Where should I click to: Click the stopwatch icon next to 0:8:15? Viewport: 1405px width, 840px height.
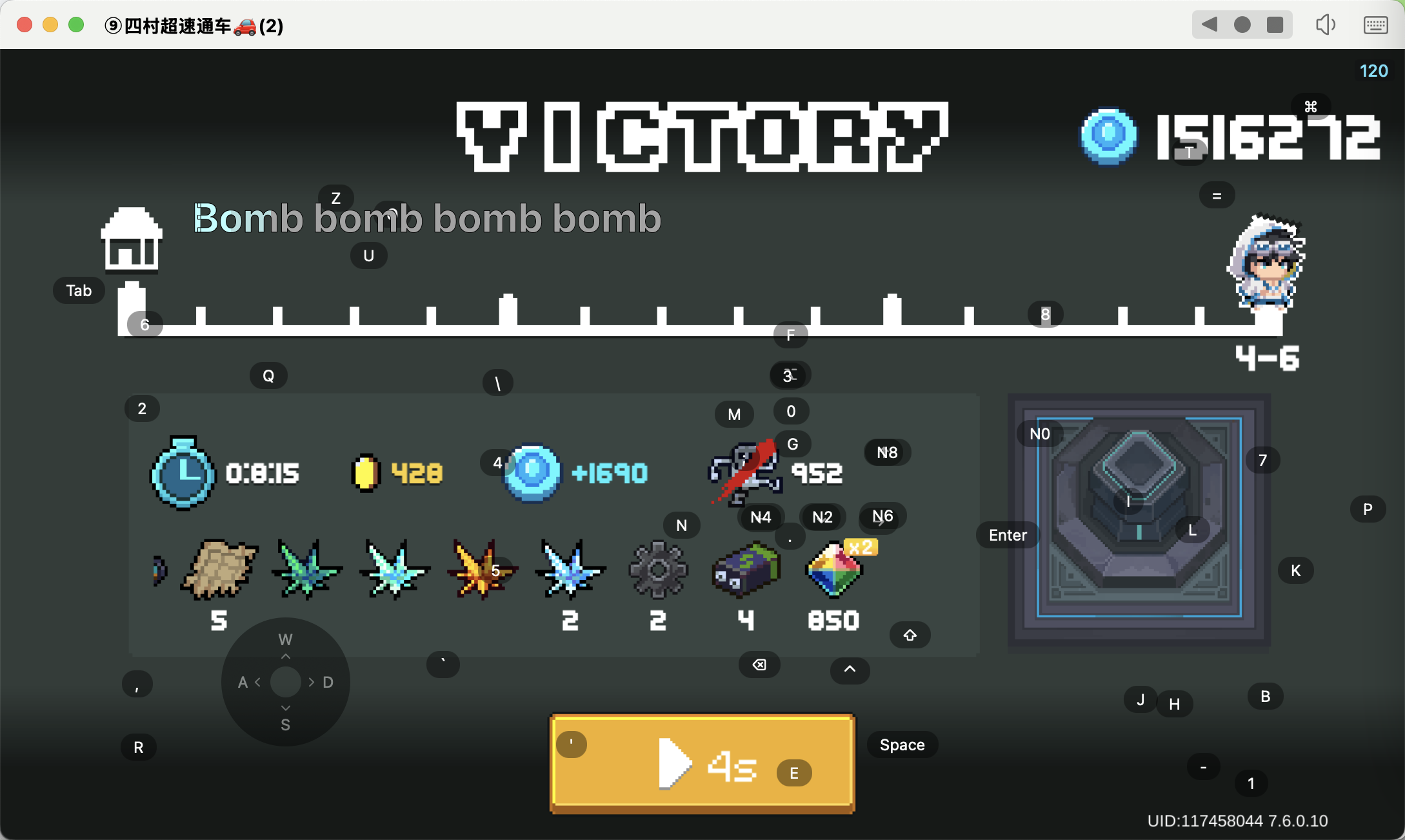(x=183, y=472)
